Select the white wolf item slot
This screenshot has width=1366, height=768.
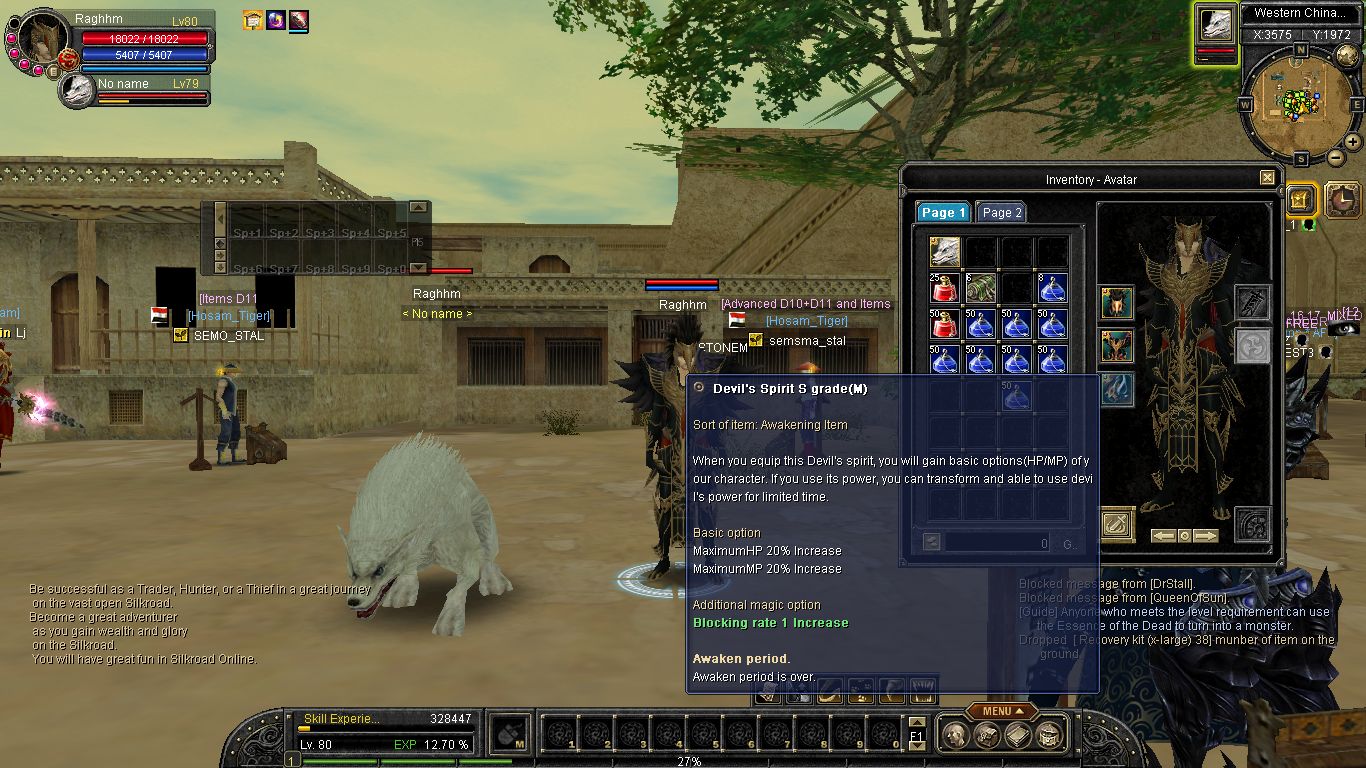click(945, 252)
